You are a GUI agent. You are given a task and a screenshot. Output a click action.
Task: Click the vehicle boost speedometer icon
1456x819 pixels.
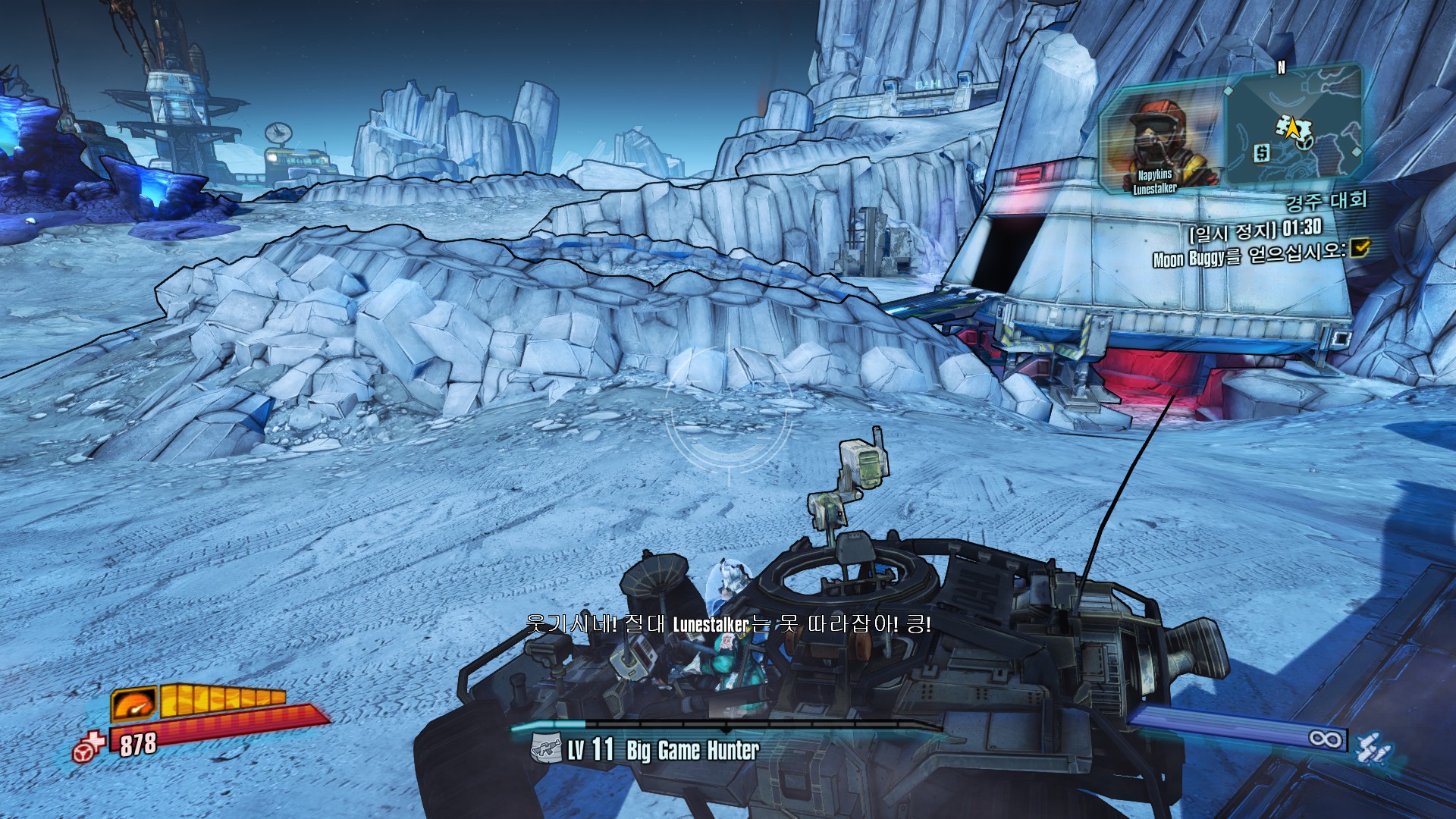tap(134, 704)
